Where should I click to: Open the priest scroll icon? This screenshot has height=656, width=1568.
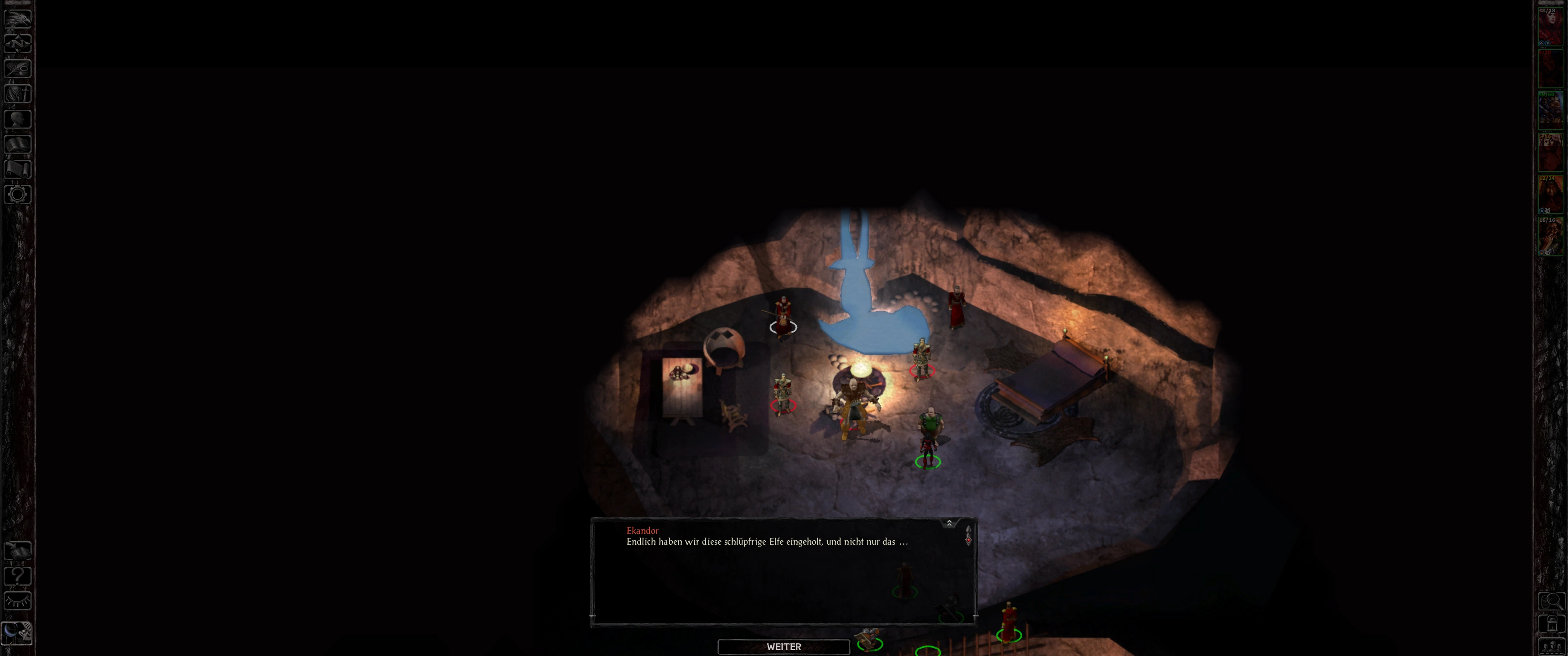(18, 169)
